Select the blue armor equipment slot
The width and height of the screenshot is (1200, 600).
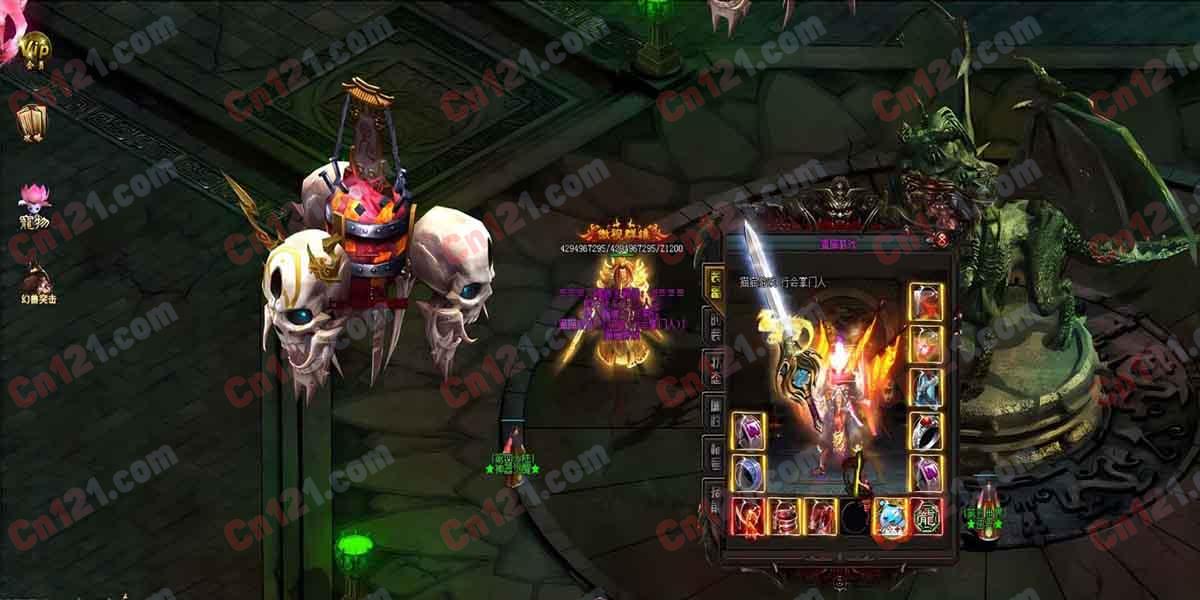(925, 387)
